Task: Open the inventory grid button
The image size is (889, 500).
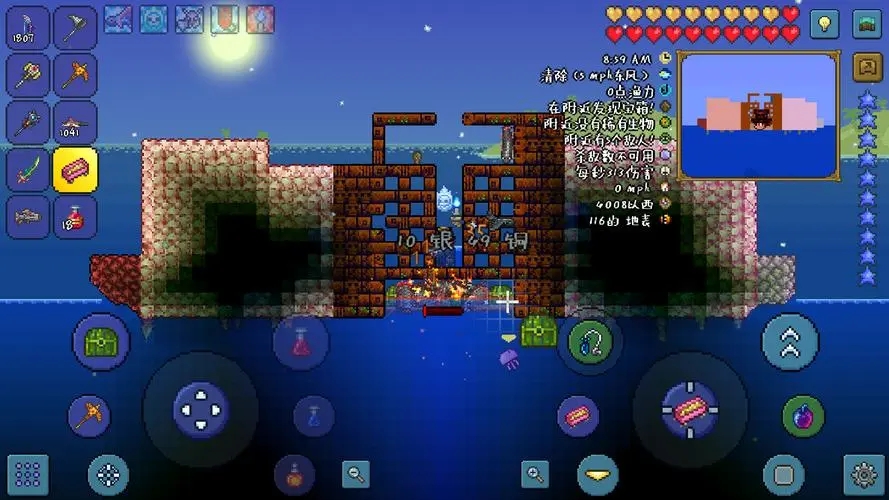Action: (x=27, y=474)
